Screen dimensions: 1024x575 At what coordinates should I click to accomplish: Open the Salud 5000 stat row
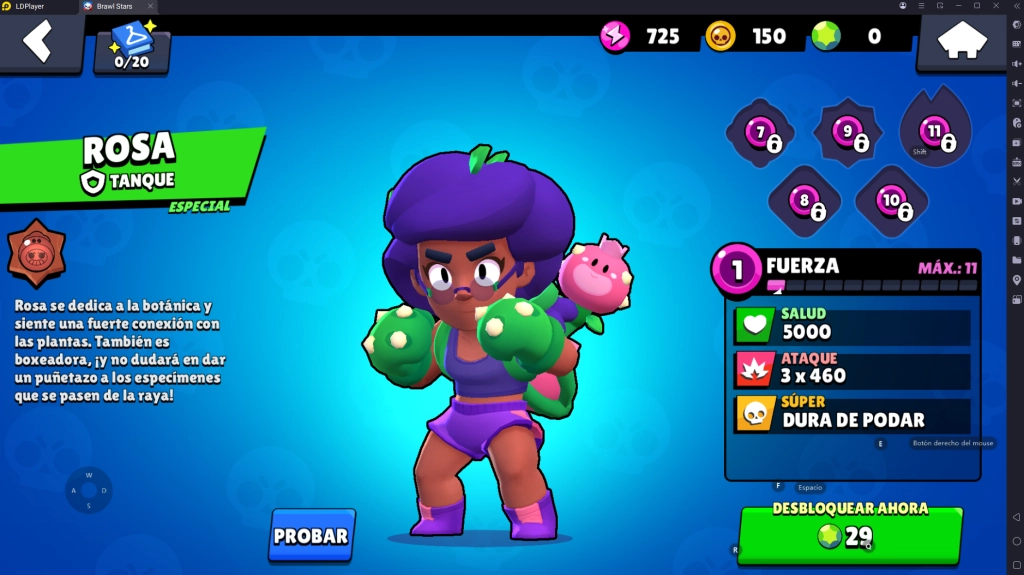click(852, 325)
